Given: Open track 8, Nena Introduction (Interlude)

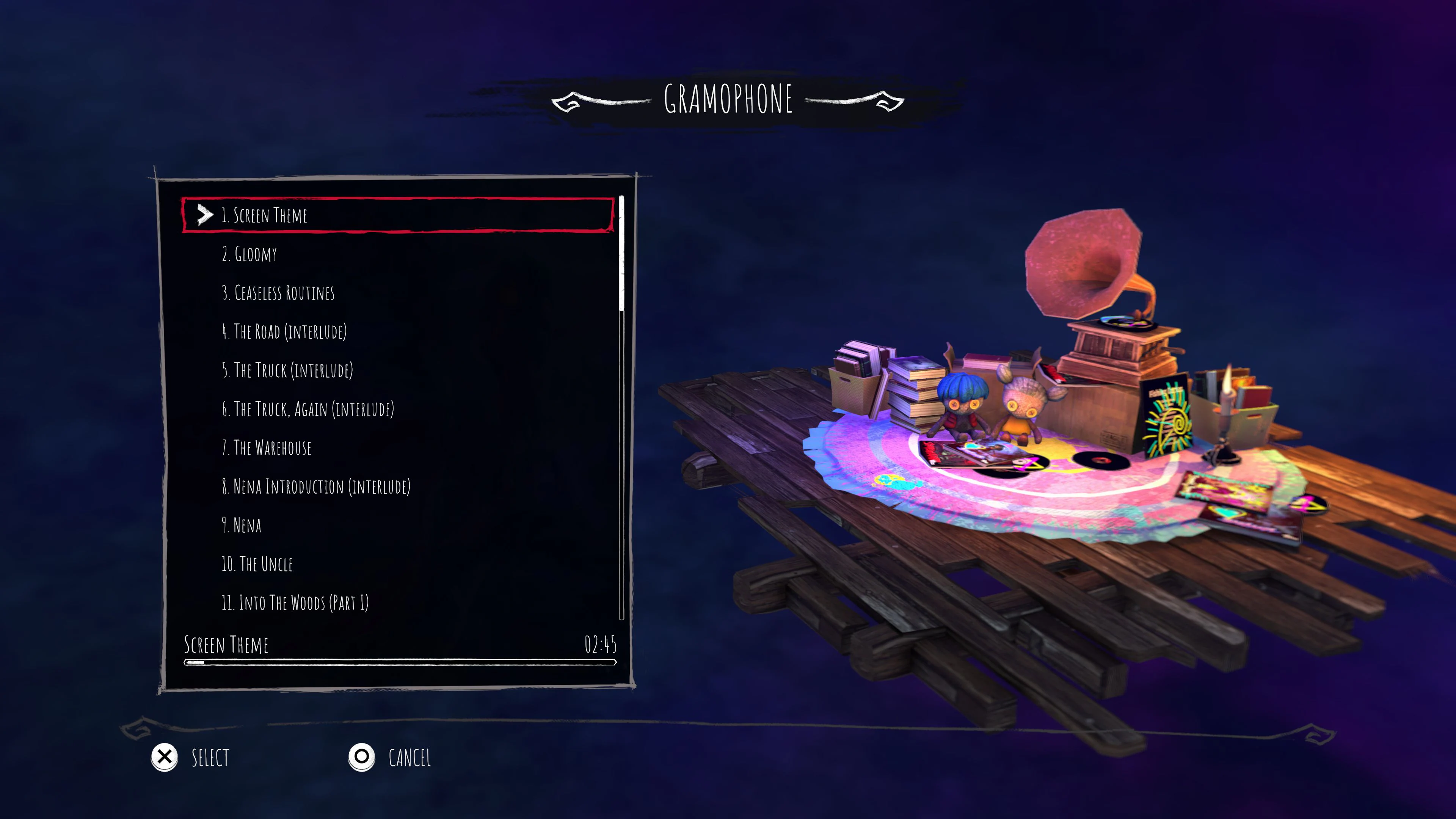Looking at the screenshot, I should [x=317, y=486].
